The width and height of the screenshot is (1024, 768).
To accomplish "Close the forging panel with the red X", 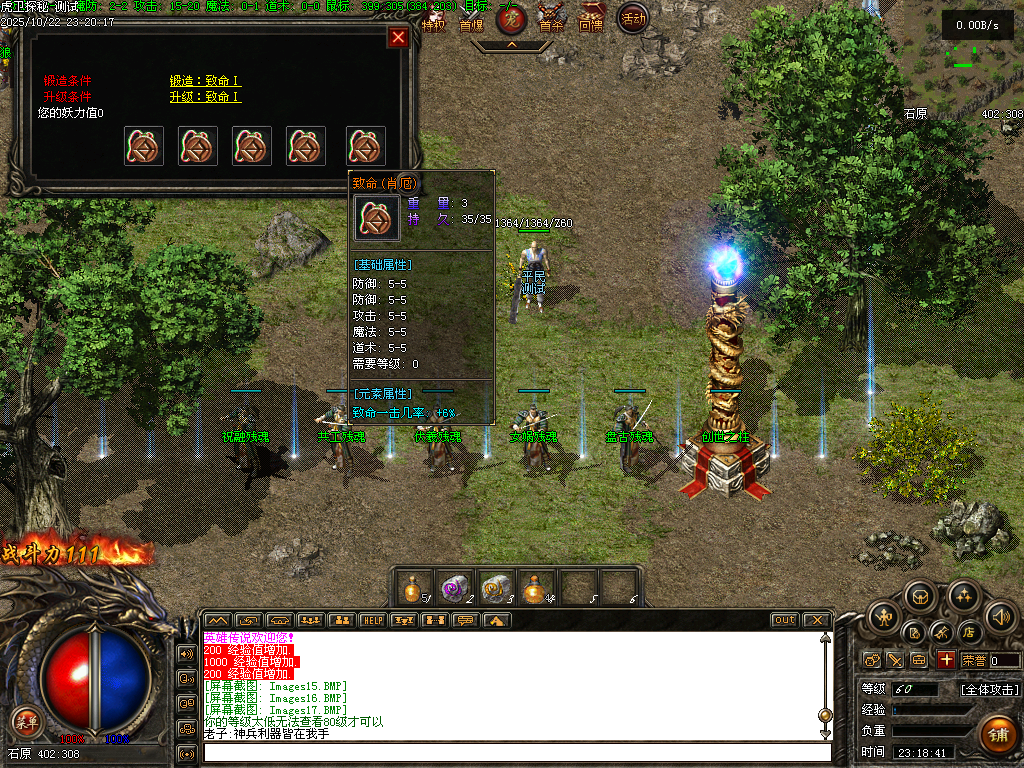I will point(398,38).
